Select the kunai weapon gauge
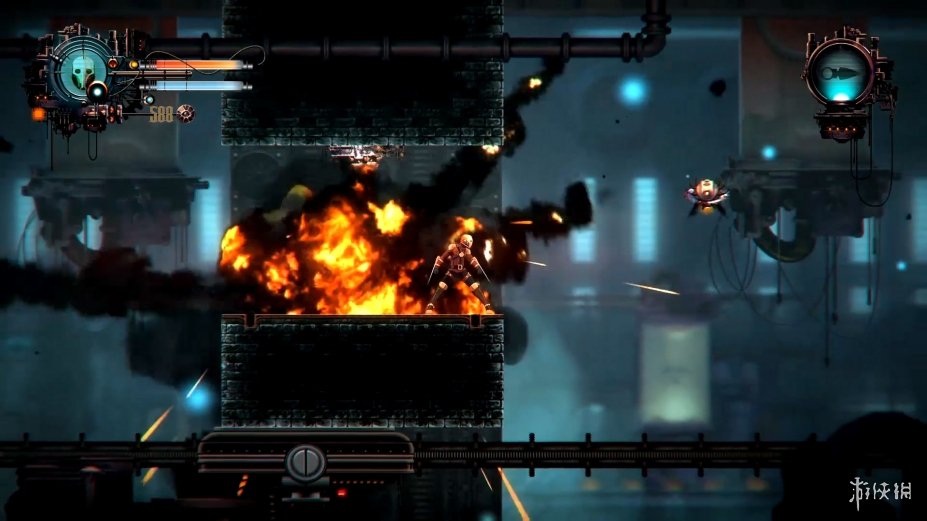927x521 pixels. (838, 71)
